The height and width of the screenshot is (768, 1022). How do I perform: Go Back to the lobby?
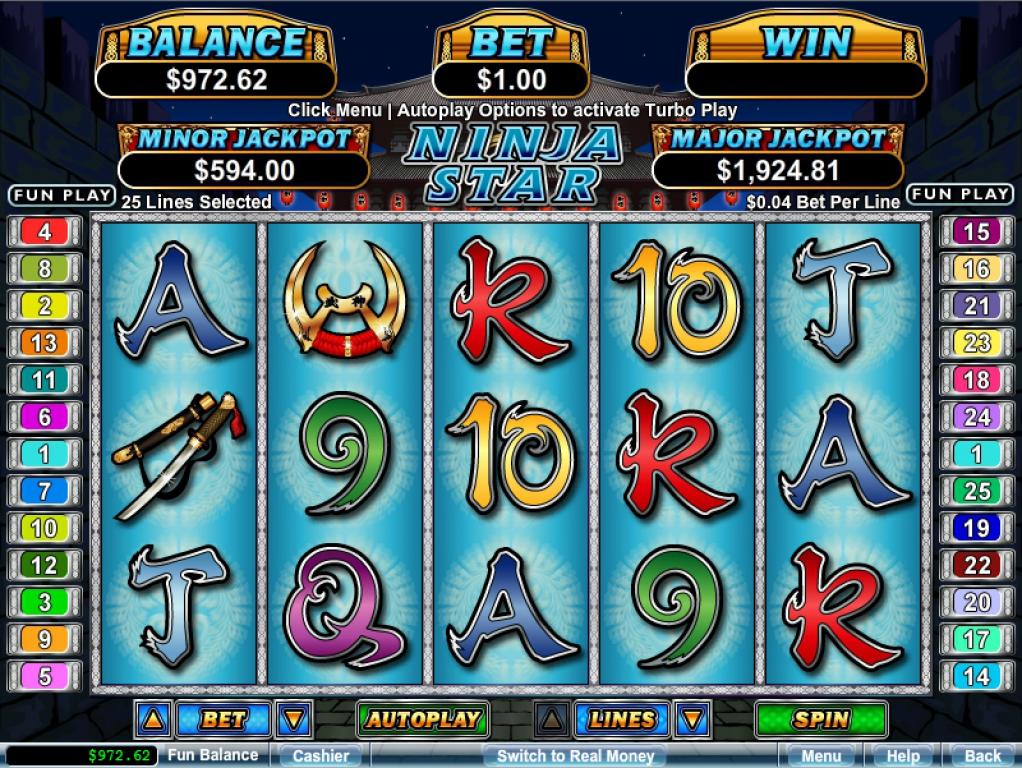(983, 756)
